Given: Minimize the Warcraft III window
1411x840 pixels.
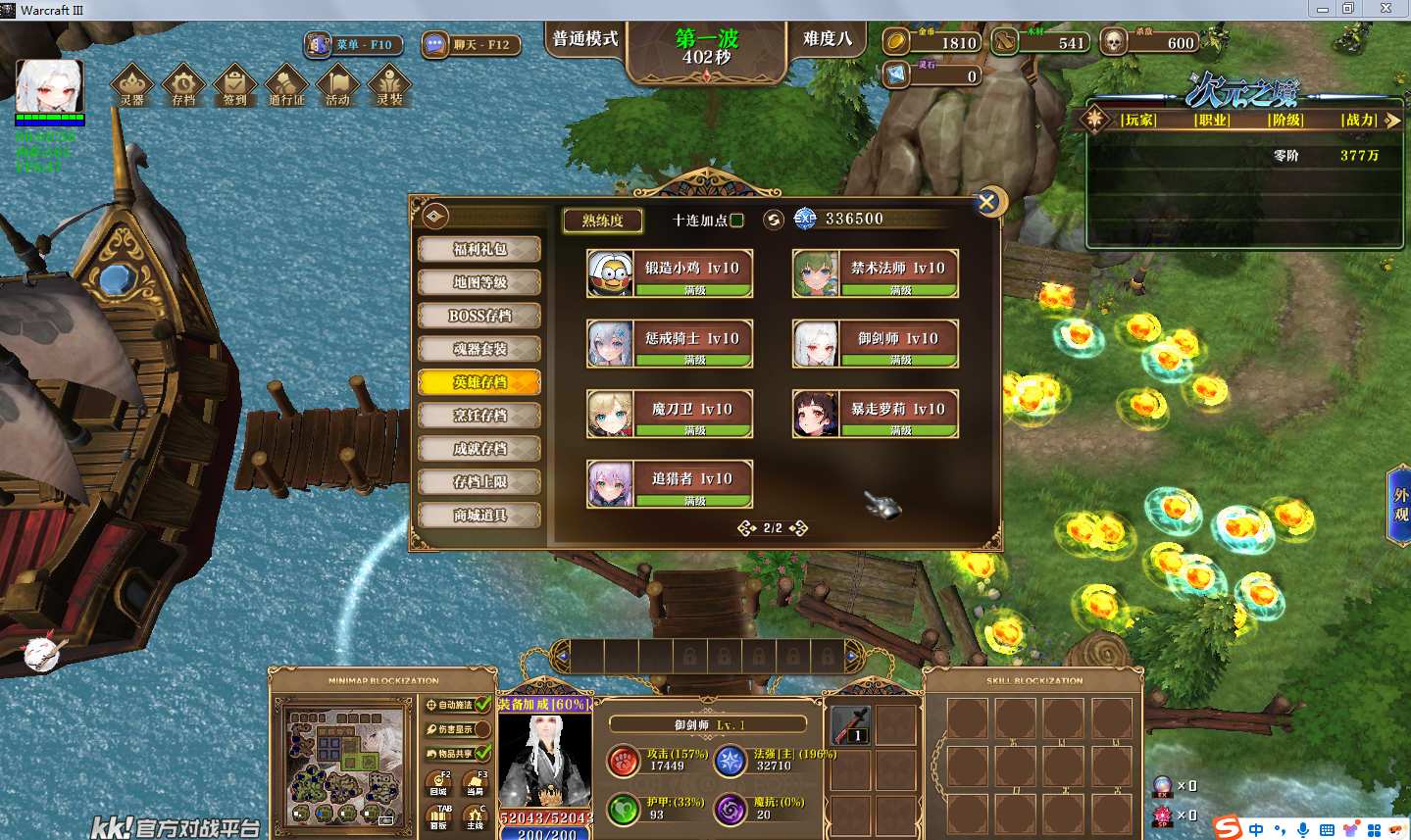Looking at the screenshot, I should click(x=1322, y=9).
